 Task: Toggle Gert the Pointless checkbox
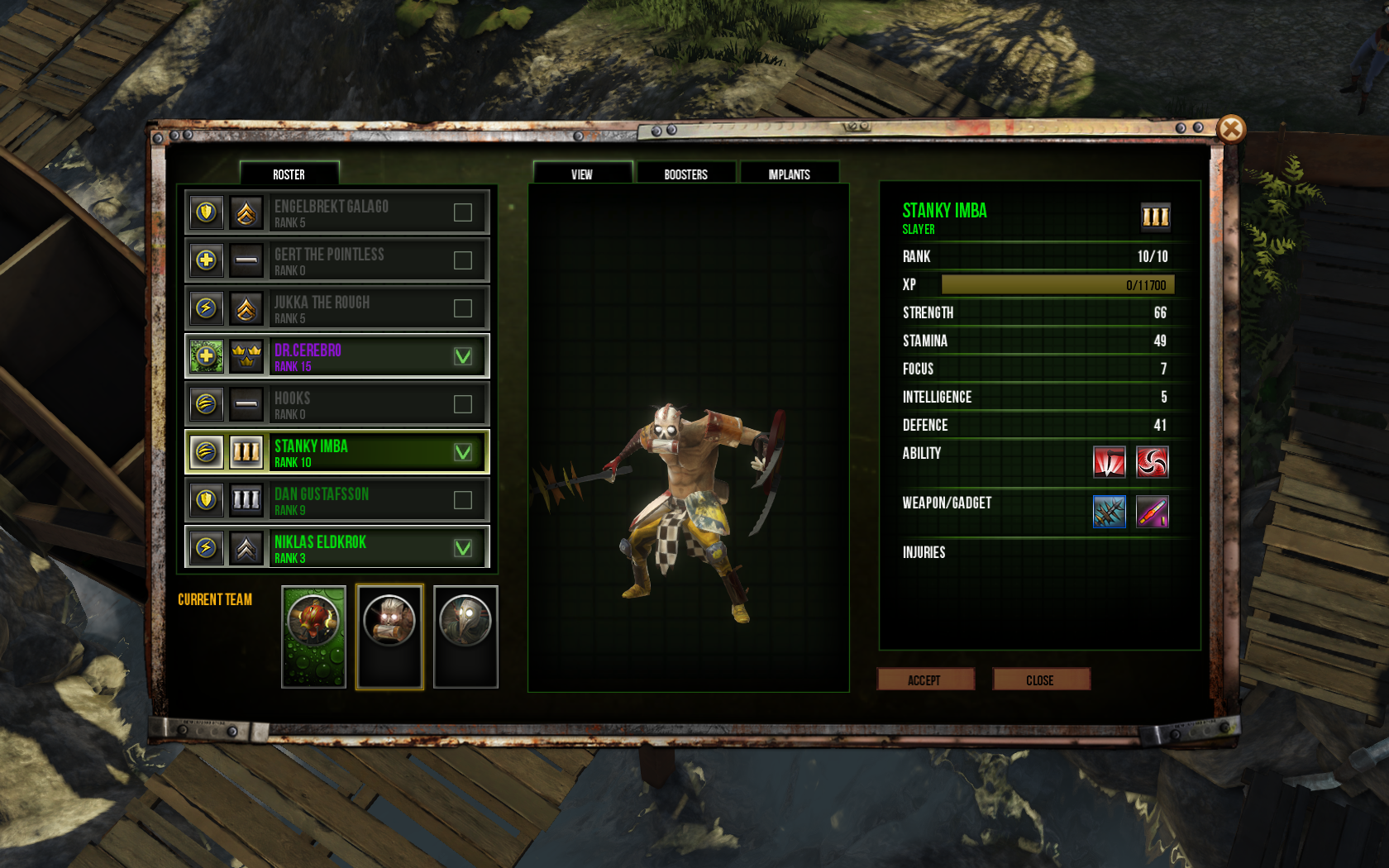click(463, 260)
